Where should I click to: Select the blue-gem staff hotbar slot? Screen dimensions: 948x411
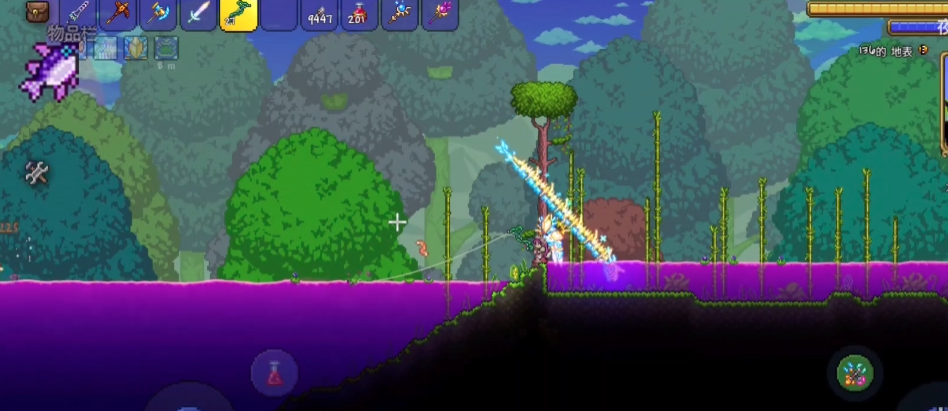400,13
